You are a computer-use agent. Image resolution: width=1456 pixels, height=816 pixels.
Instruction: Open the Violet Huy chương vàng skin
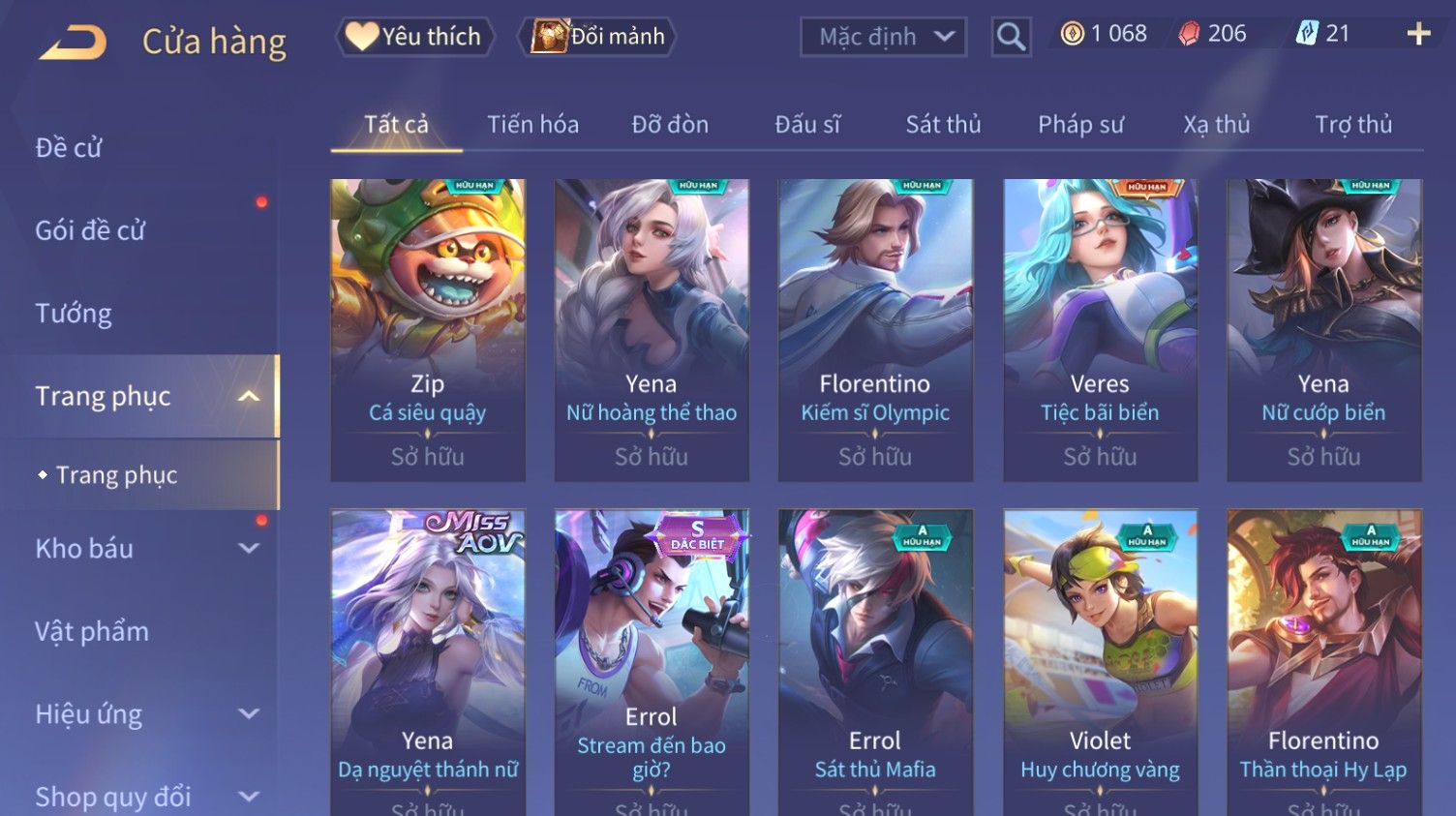[x=1100, y=658]
